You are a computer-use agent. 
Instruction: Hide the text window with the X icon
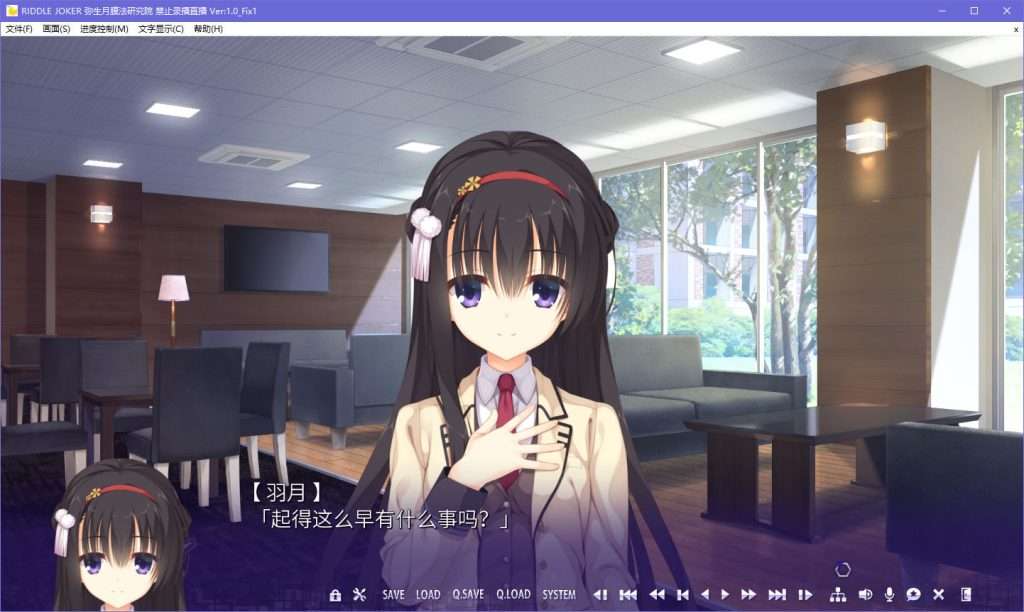(x=939, y=595)
